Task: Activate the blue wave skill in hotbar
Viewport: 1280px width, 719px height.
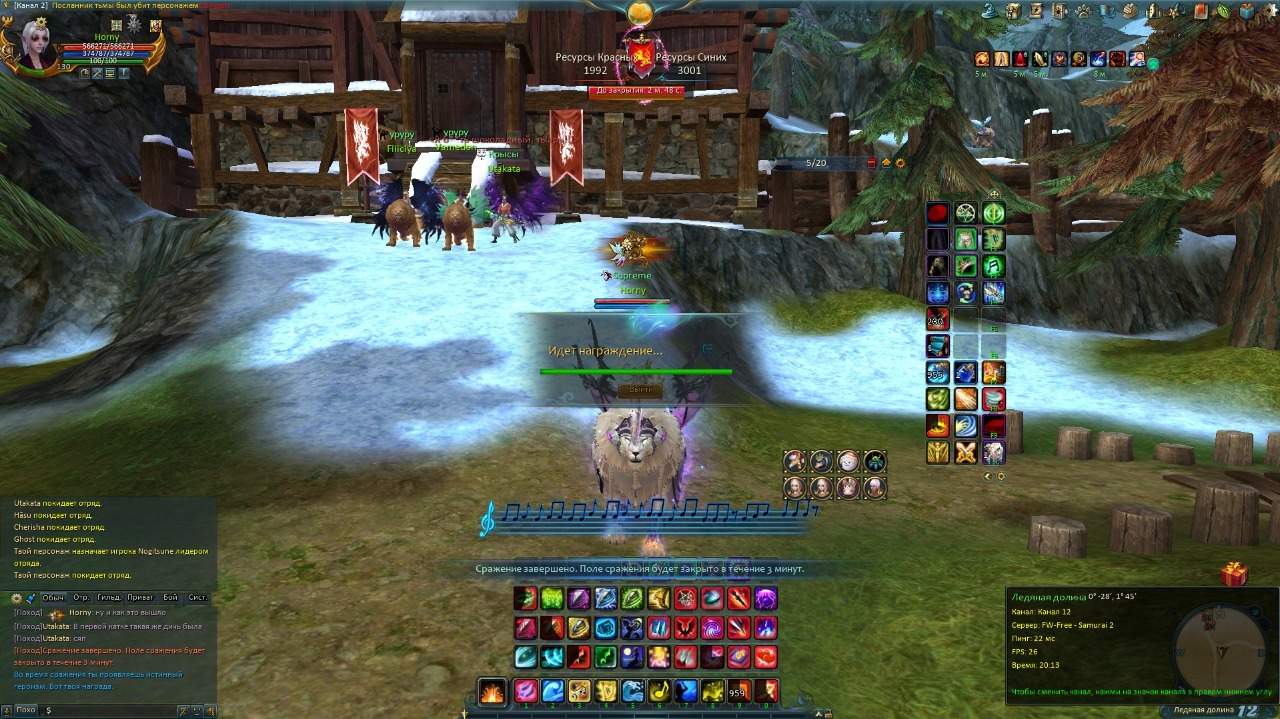Action: coord(552,691)
